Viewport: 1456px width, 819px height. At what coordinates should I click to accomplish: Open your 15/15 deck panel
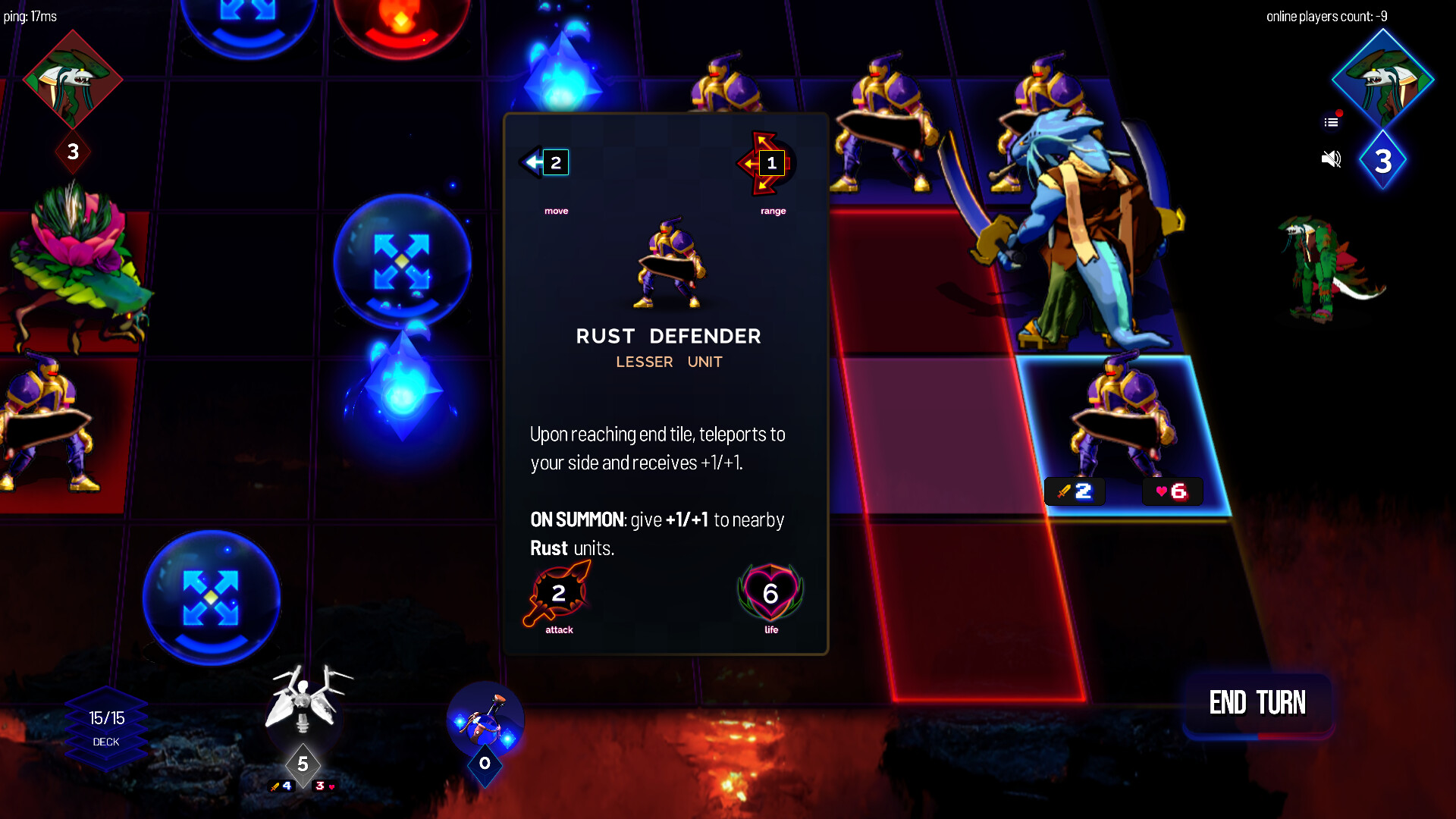pos(106,722)
